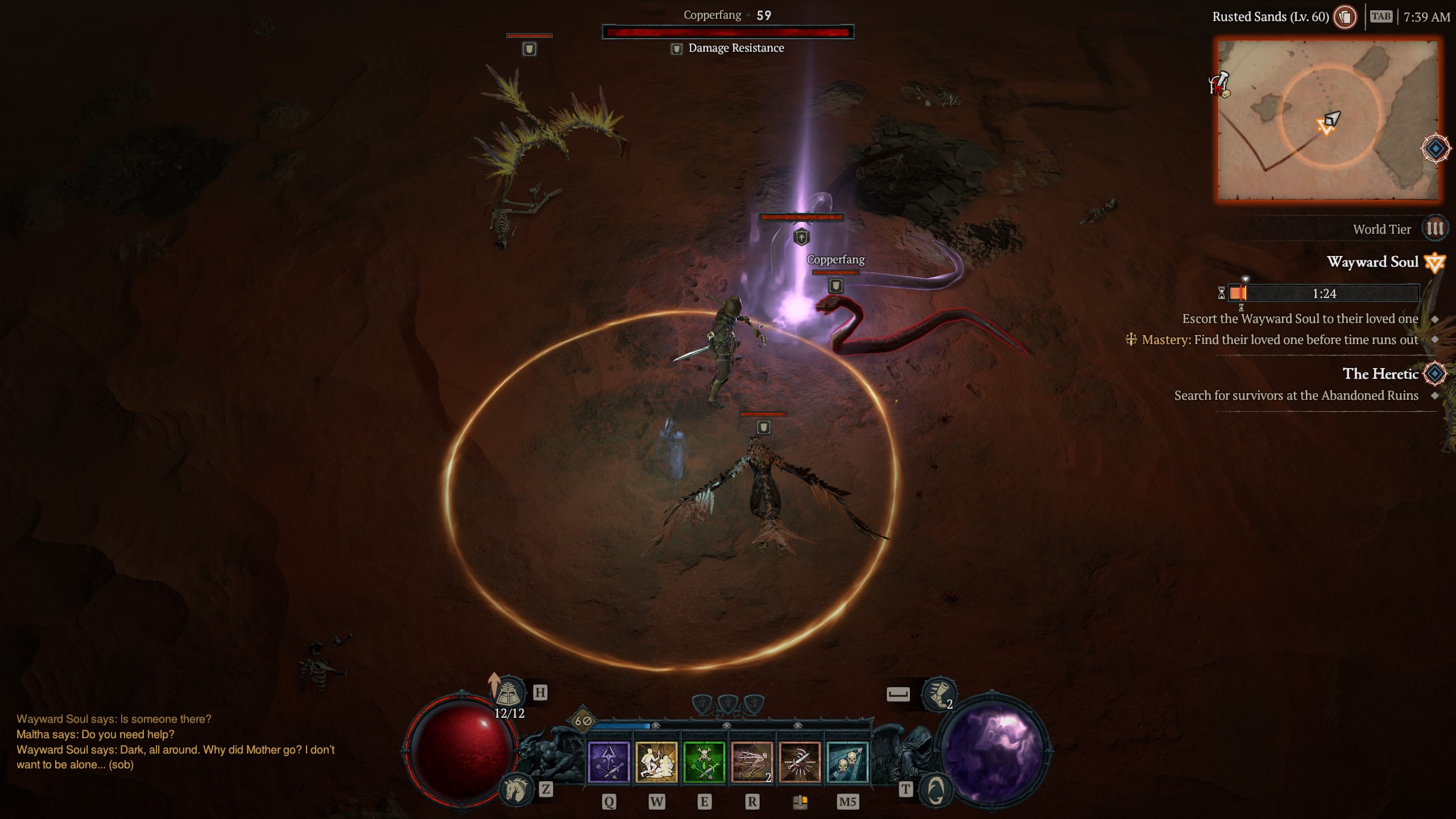Open the World Tier III badge
Screen dimensions: 1456x819
pos(1434,229)
